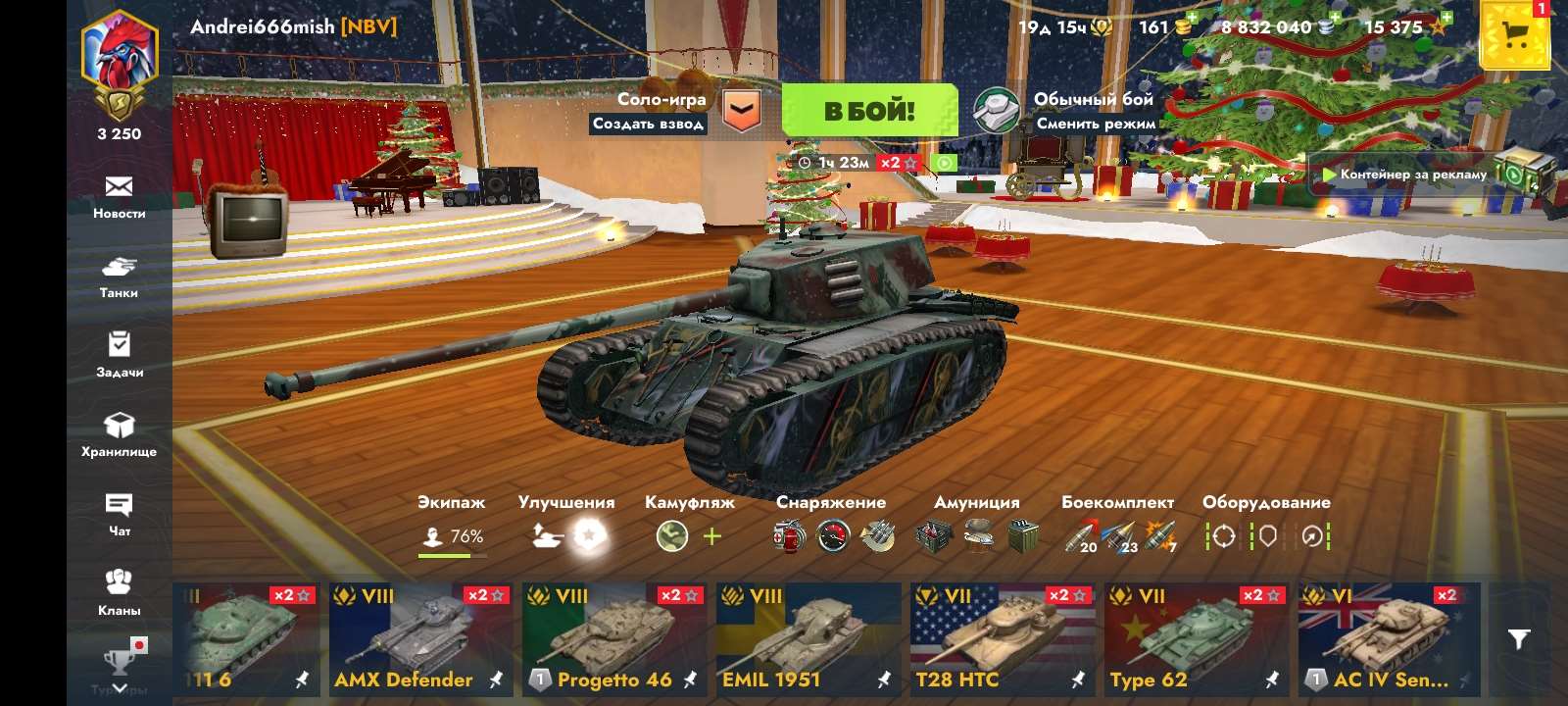Image resolution: width=1568 pixels, height=706 pixels.
Task: Open the Хранилище storage
Action: click(x=120, y=434)
